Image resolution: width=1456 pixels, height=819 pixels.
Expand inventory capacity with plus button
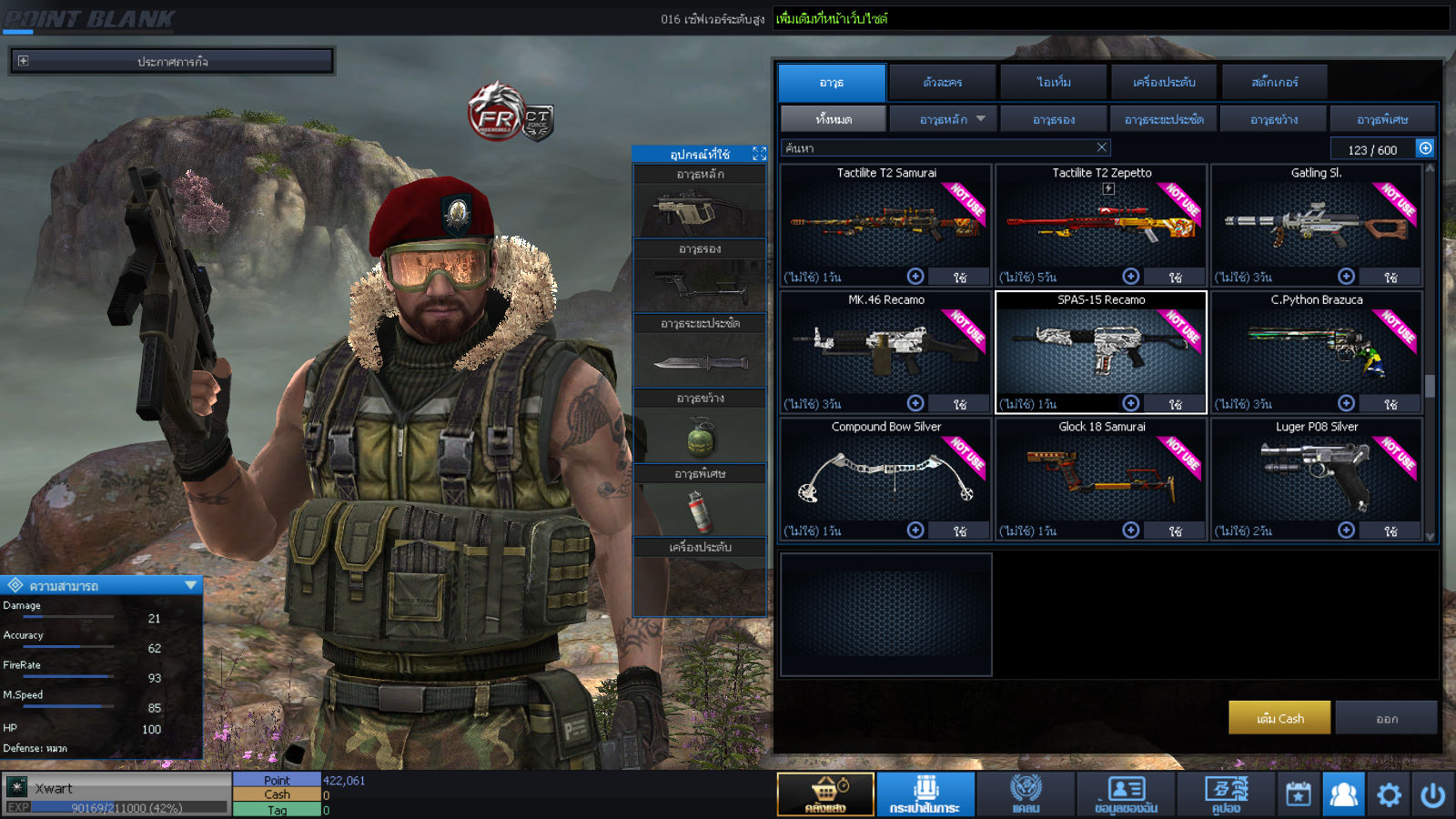(1425, 148)
